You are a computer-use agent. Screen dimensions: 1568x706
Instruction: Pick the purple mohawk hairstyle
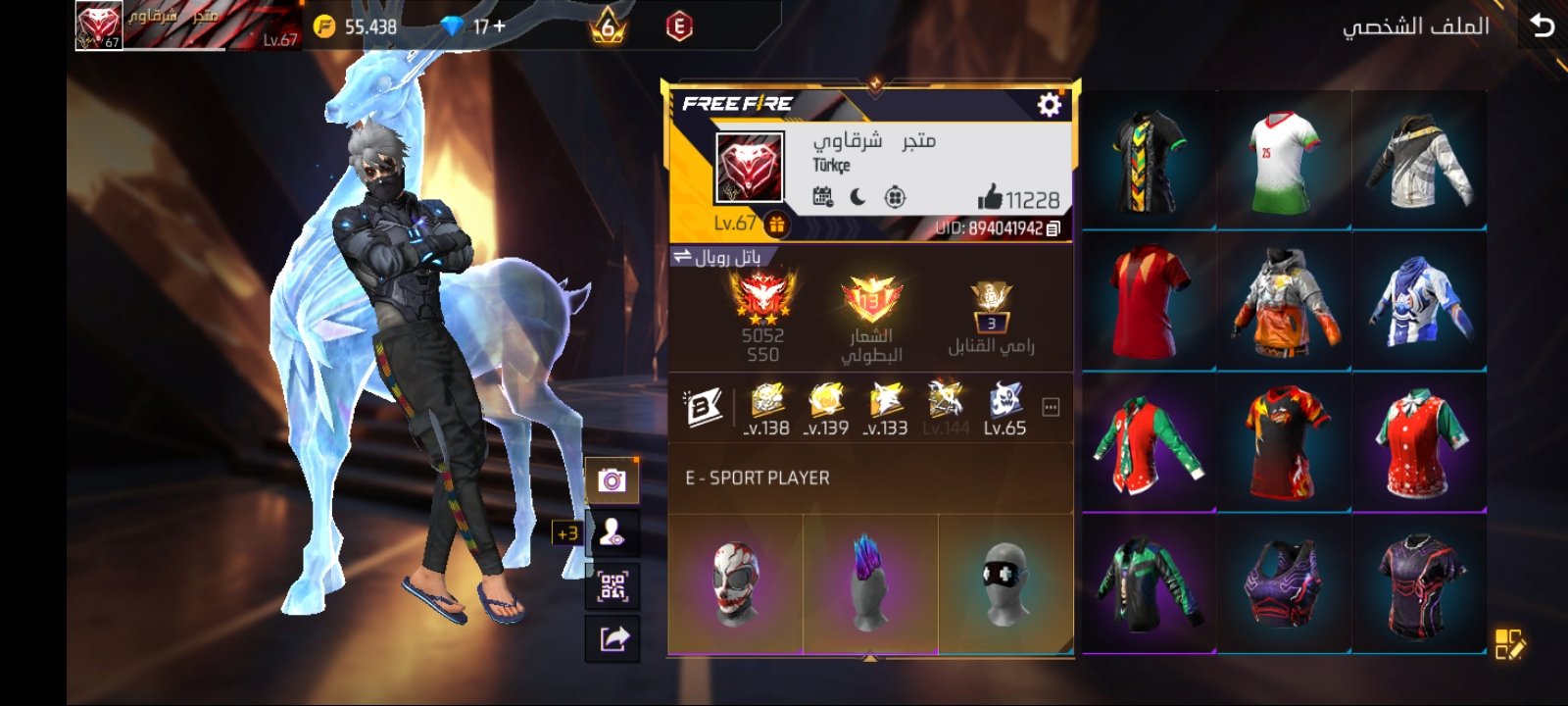coord(869,583)
